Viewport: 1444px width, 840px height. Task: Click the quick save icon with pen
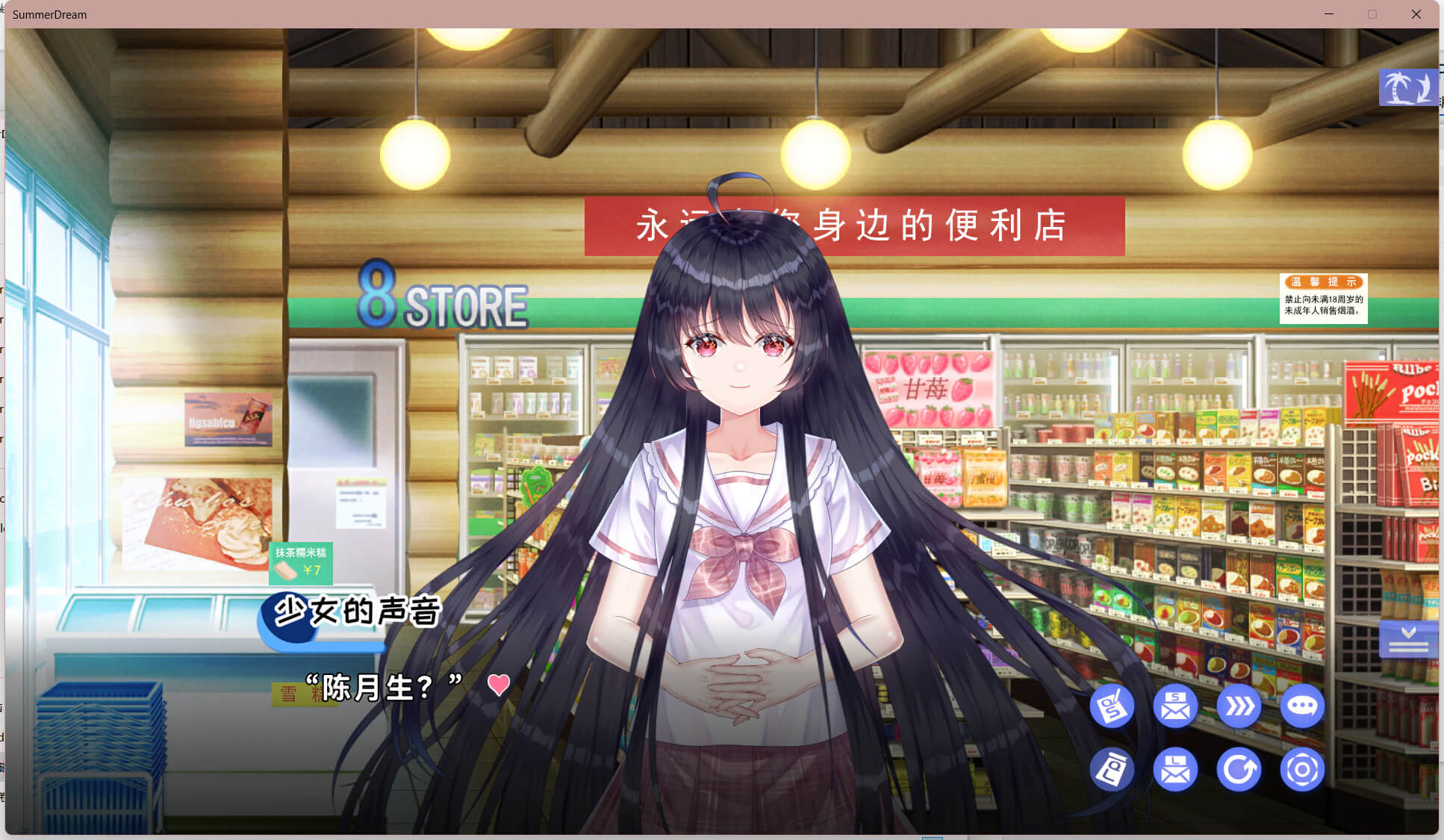[1112, 706]
